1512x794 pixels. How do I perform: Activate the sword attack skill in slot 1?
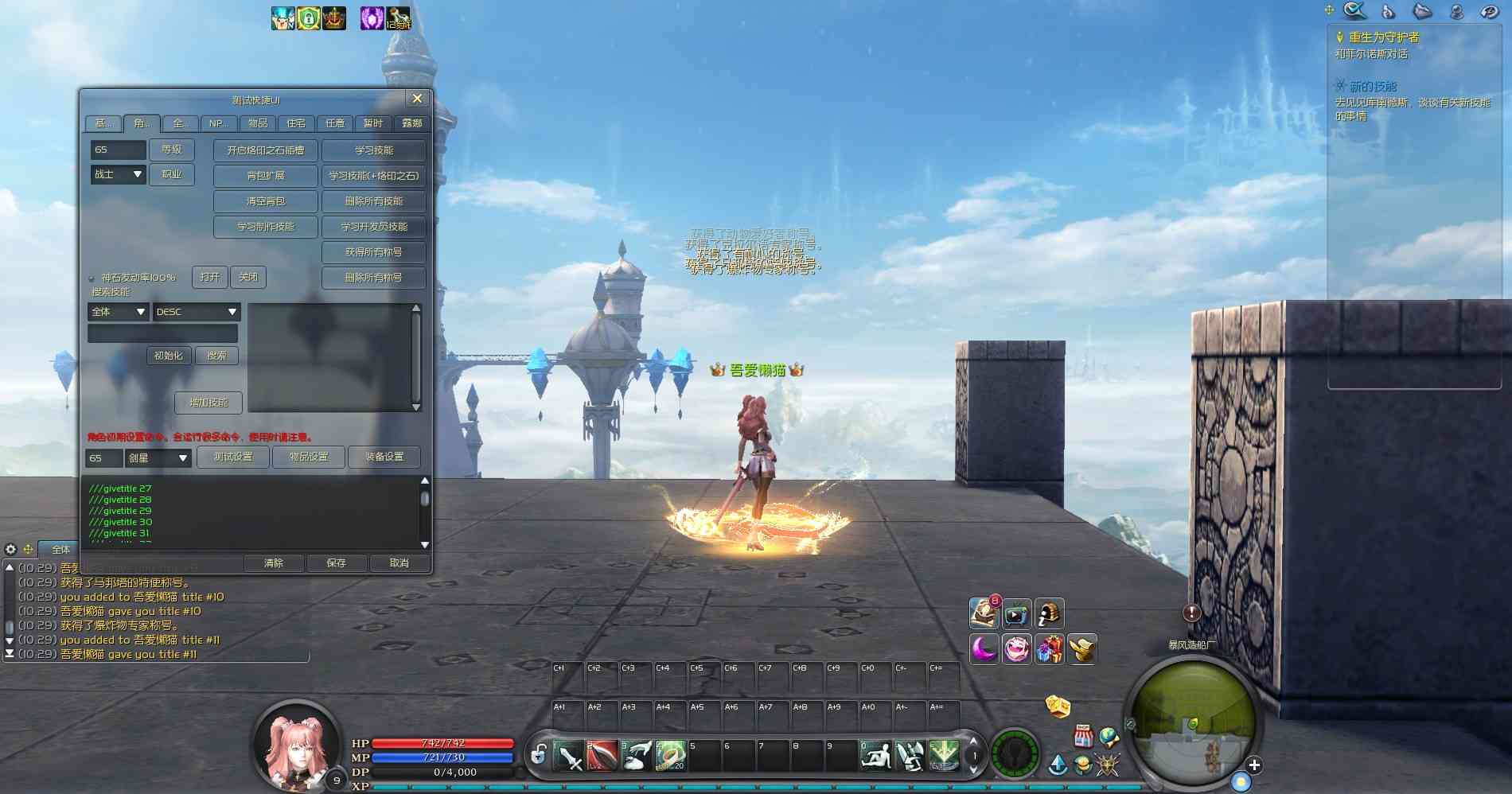[568, 756]
